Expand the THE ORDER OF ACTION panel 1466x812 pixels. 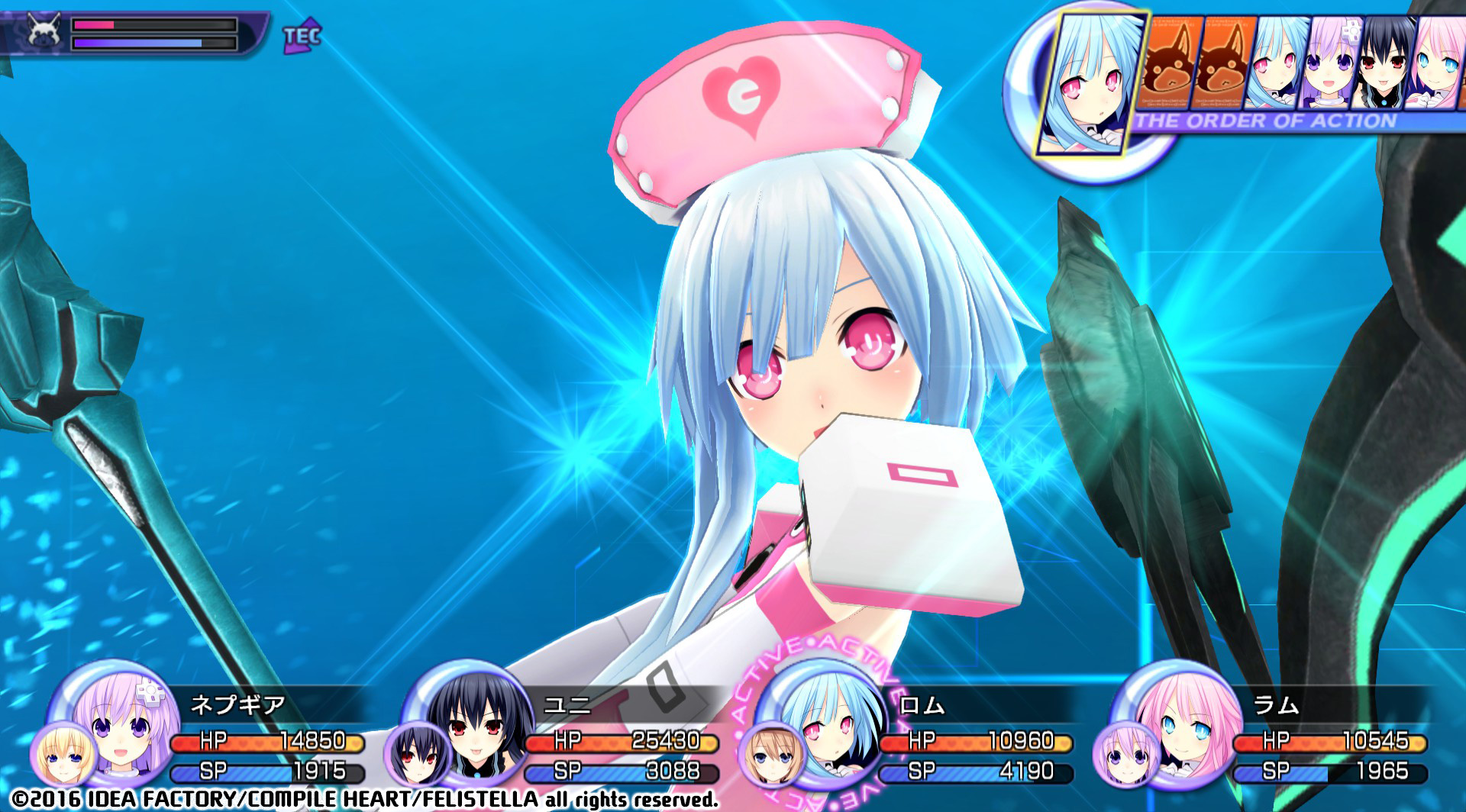[1264, 119]
